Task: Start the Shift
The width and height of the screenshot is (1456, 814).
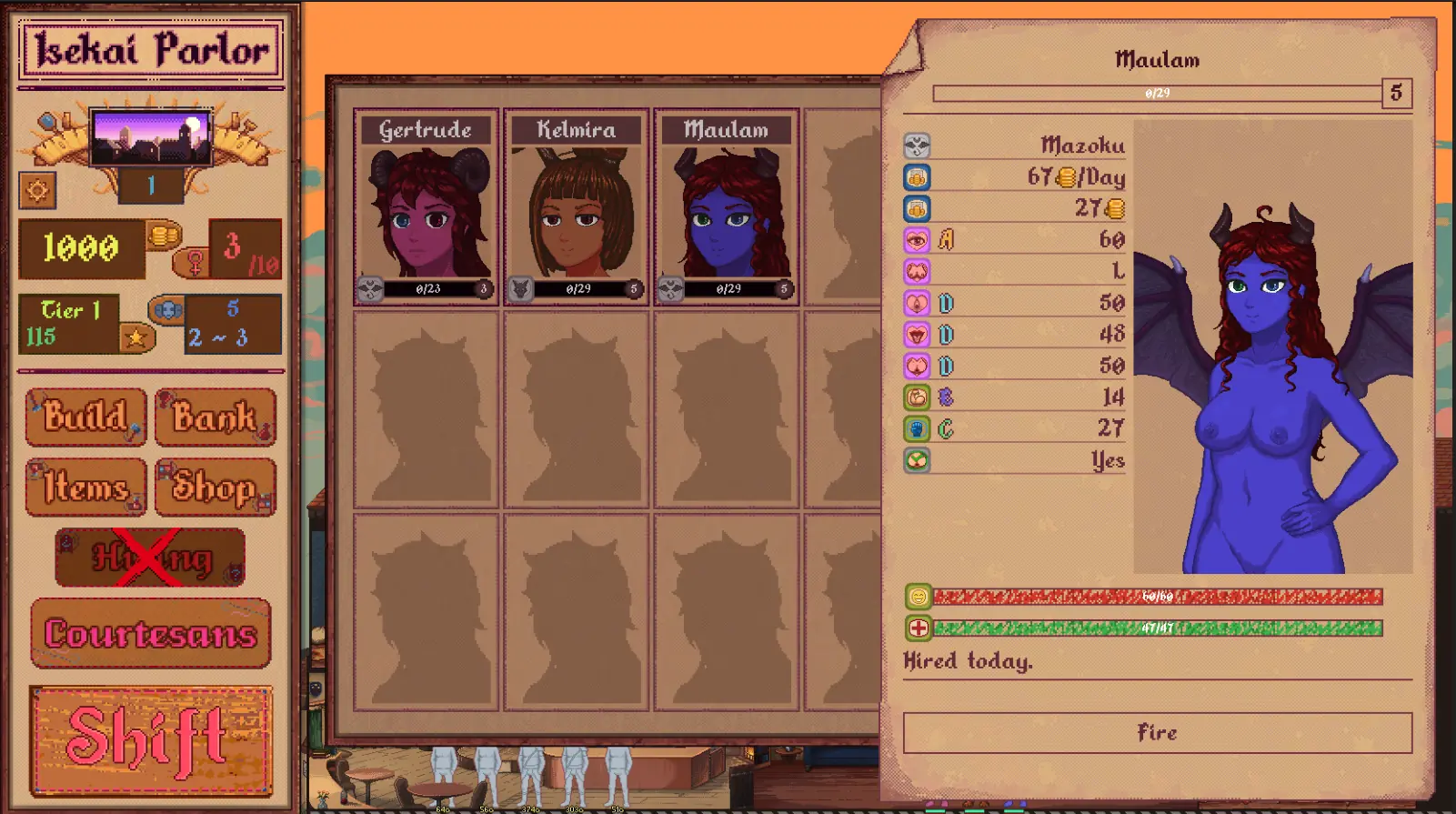Action: (151, 740)
